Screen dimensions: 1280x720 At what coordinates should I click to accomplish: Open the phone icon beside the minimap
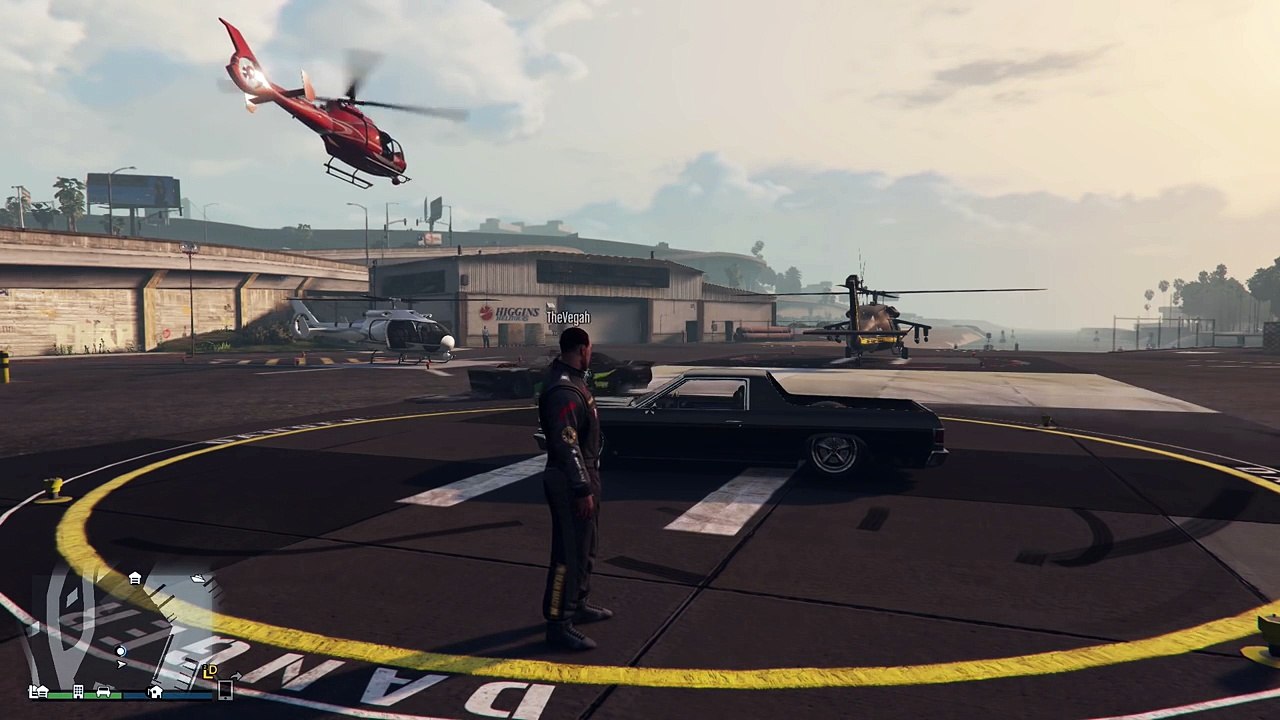coord(225,689)
